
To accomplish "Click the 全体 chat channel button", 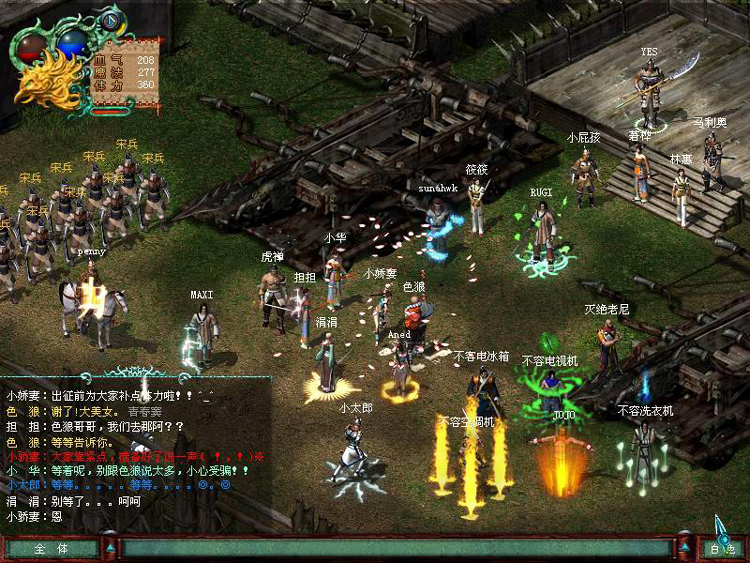I will click(51, 548).
